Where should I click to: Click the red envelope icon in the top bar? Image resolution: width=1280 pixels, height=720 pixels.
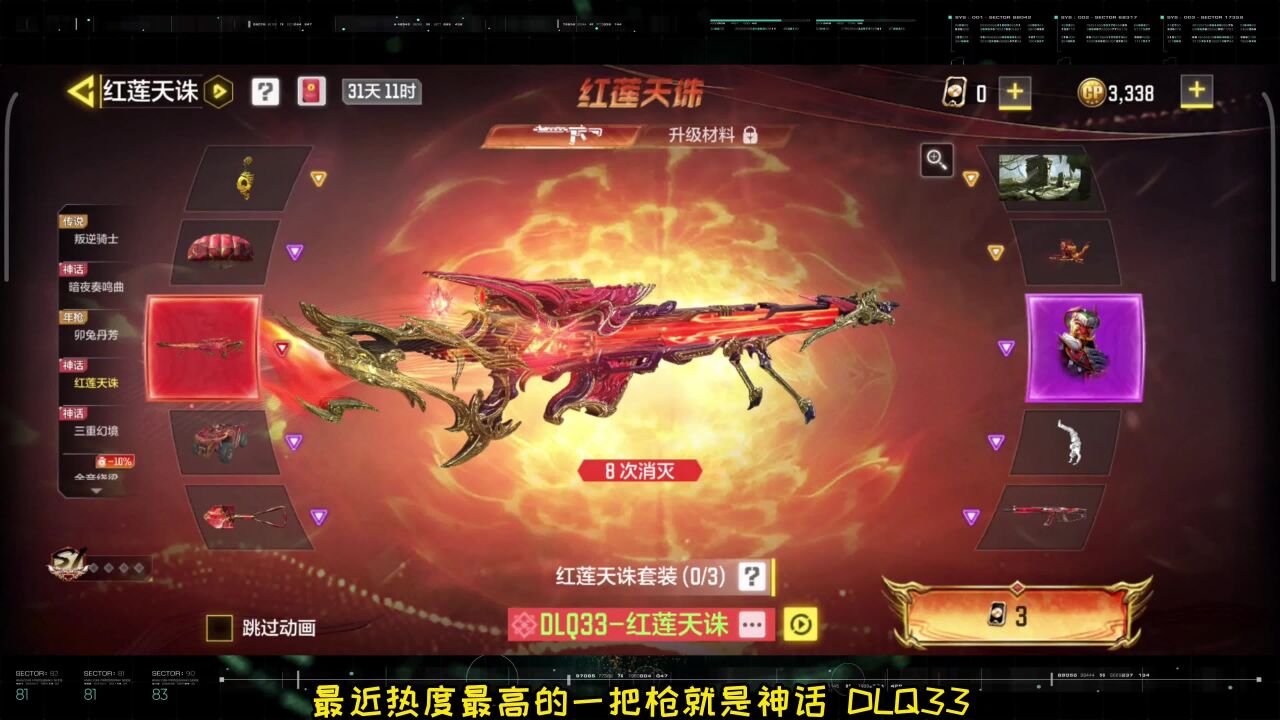311,92
